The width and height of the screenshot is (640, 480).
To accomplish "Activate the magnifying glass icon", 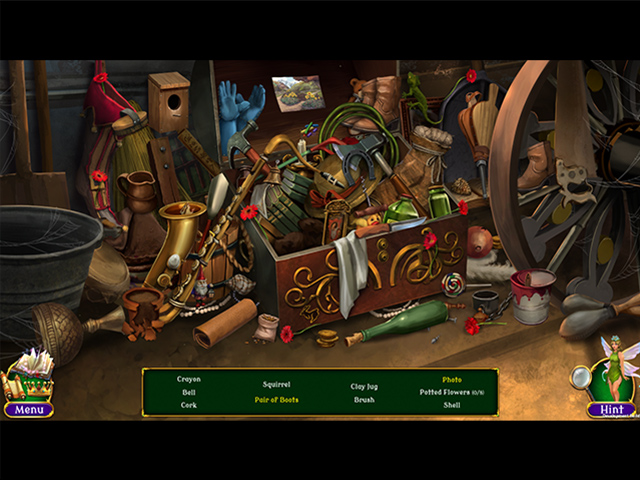I will tap(580, 376).
